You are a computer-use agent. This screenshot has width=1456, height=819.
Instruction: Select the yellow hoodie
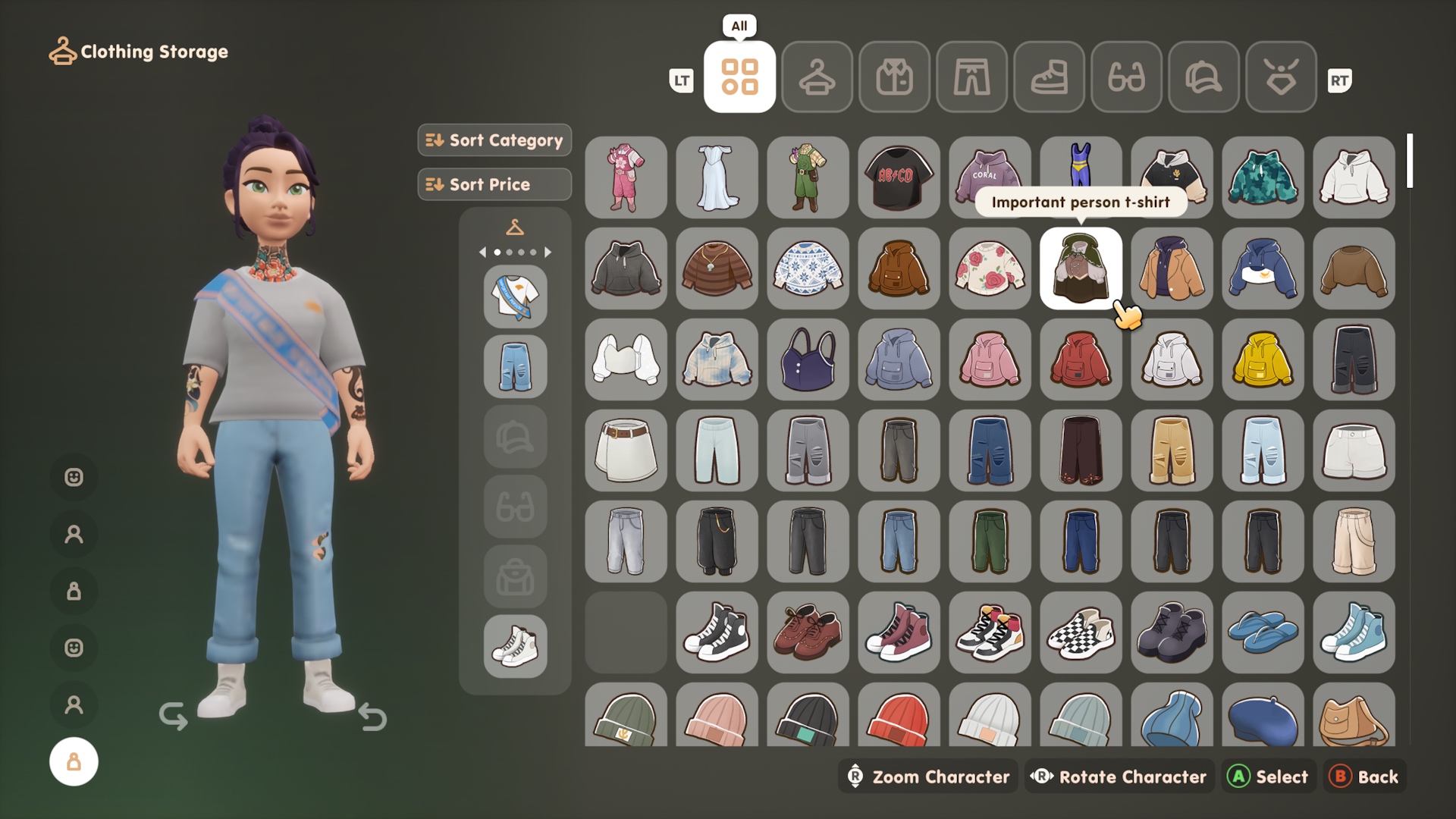(1263, 359)
